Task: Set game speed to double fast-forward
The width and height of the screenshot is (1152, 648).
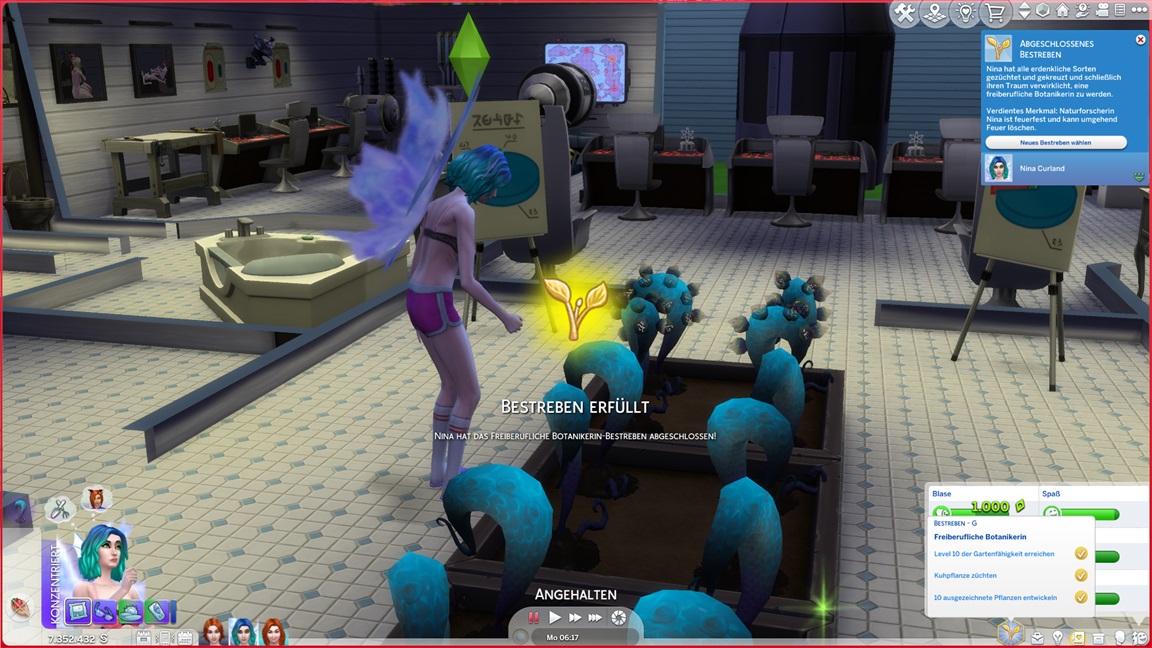Action: pyautogui.click(x=575, y=618)
